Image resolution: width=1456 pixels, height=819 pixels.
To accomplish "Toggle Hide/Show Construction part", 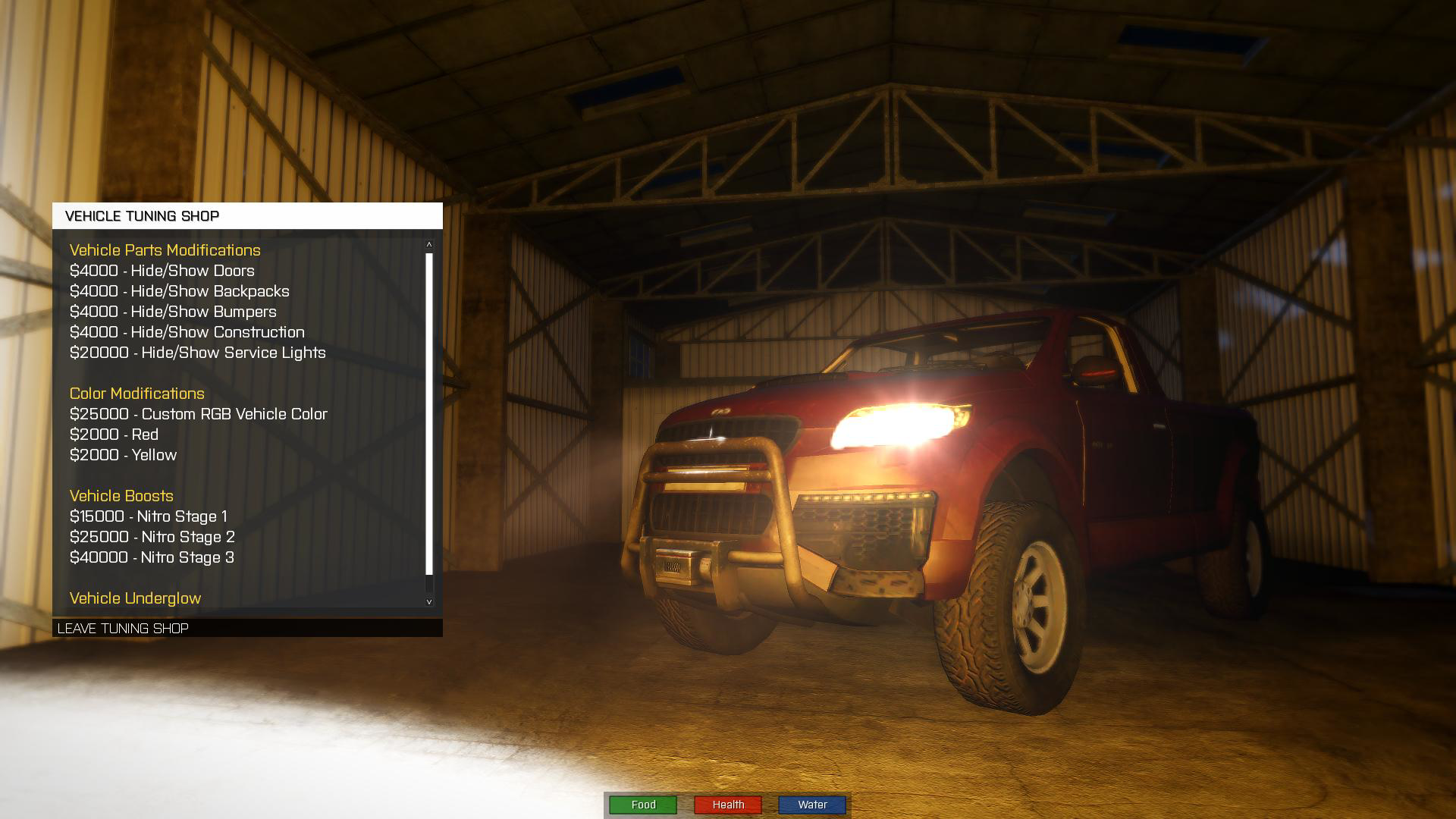I will pos(187,332).
